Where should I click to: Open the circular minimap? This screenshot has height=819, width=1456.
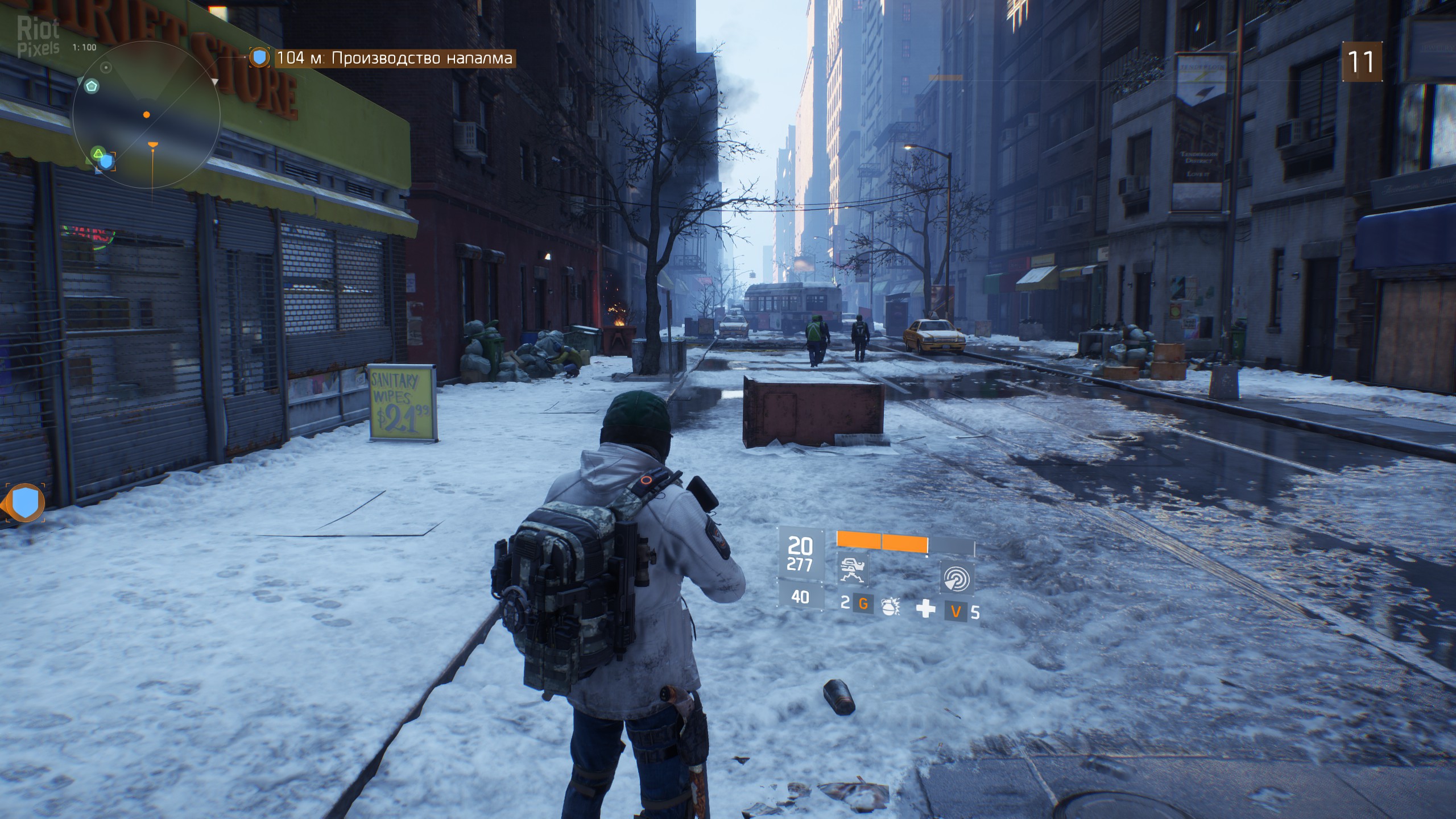(146, 115)
